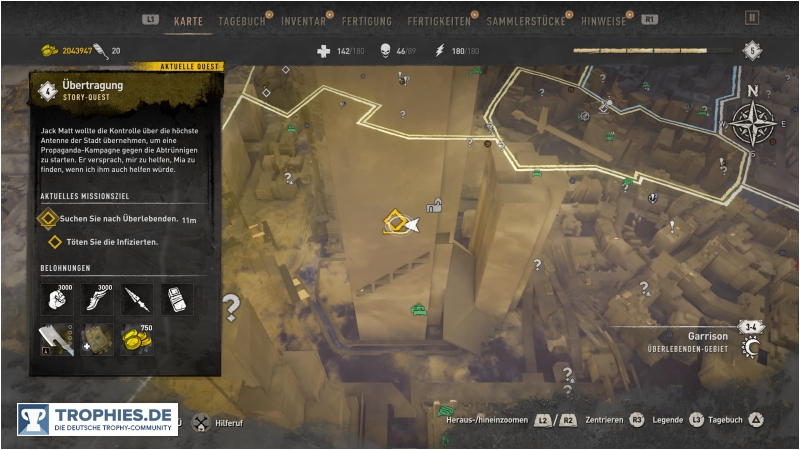Open the Trophies.de logo link
The width and height of the screenshot is (800, 450).
tap(97, 419)
